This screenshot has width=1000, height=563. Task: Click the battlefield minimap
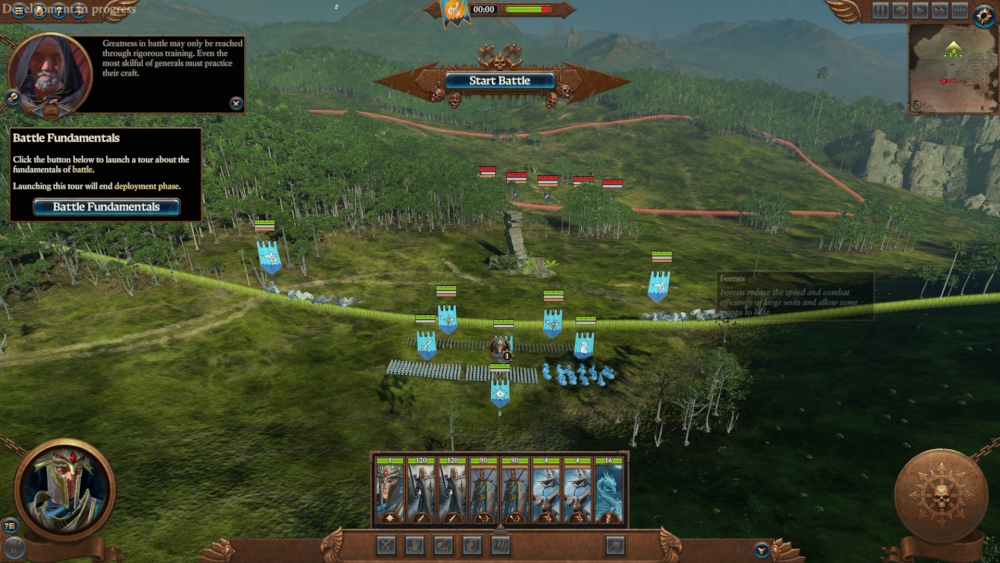[953, 68]
